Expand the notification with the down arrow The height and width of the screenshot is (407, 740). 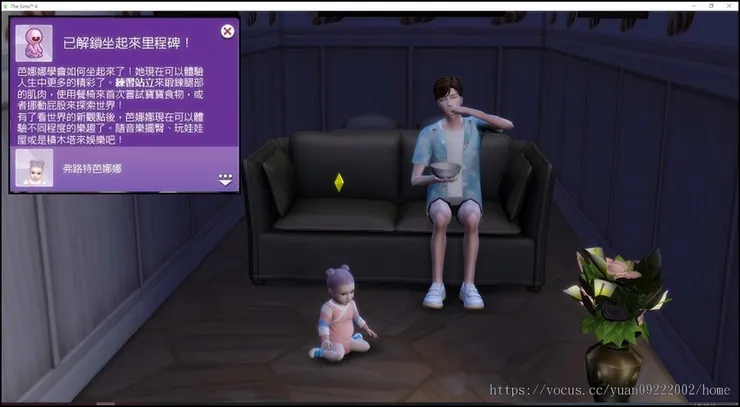pos(225,180)
